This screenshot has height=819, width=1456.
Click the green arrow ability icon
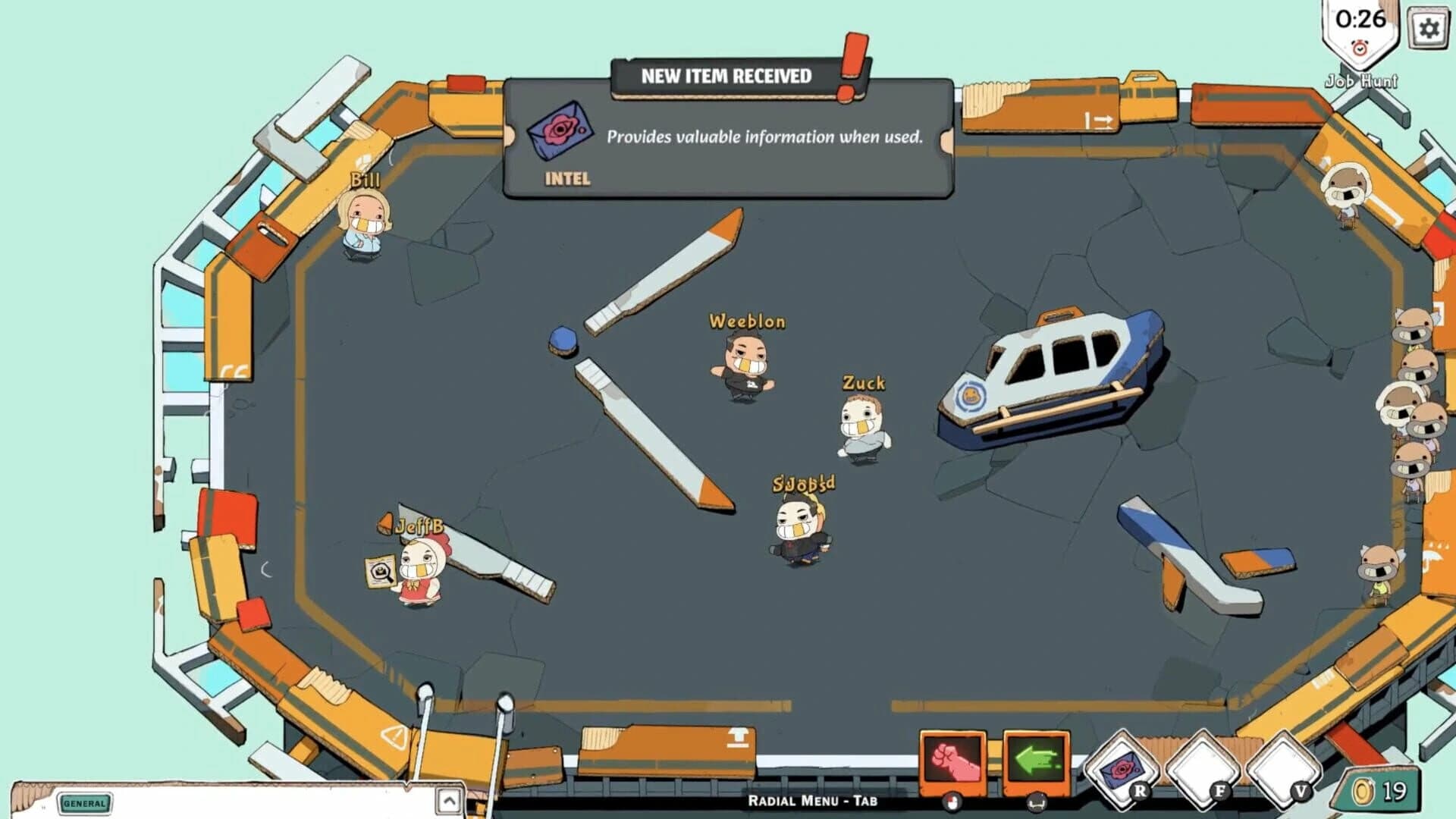(x=1036, y=760)
